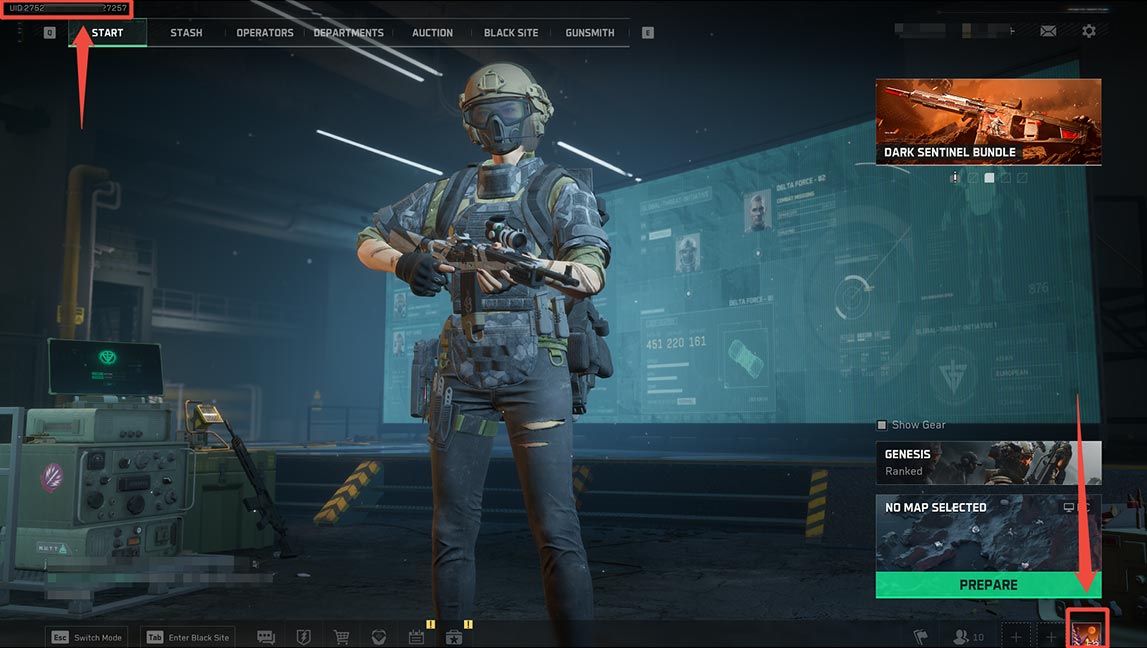Image resolution: width=1147 pixels, height=648 pixels.
Task: Click the green Prepare button
Action: point(988,585)
